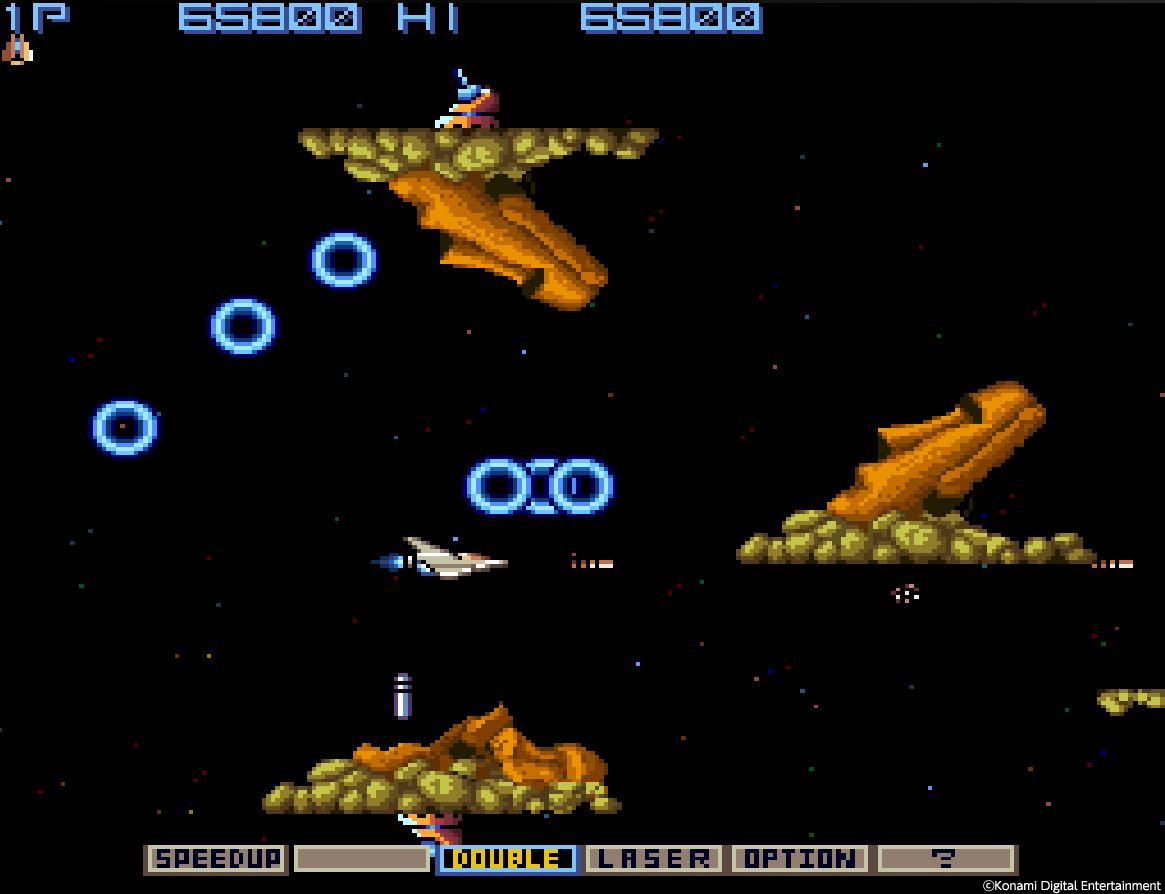The height and width of the screenshot is (894, 1165).
Task: Pick the OPTION power meter slot
Action: coord(799,859)
